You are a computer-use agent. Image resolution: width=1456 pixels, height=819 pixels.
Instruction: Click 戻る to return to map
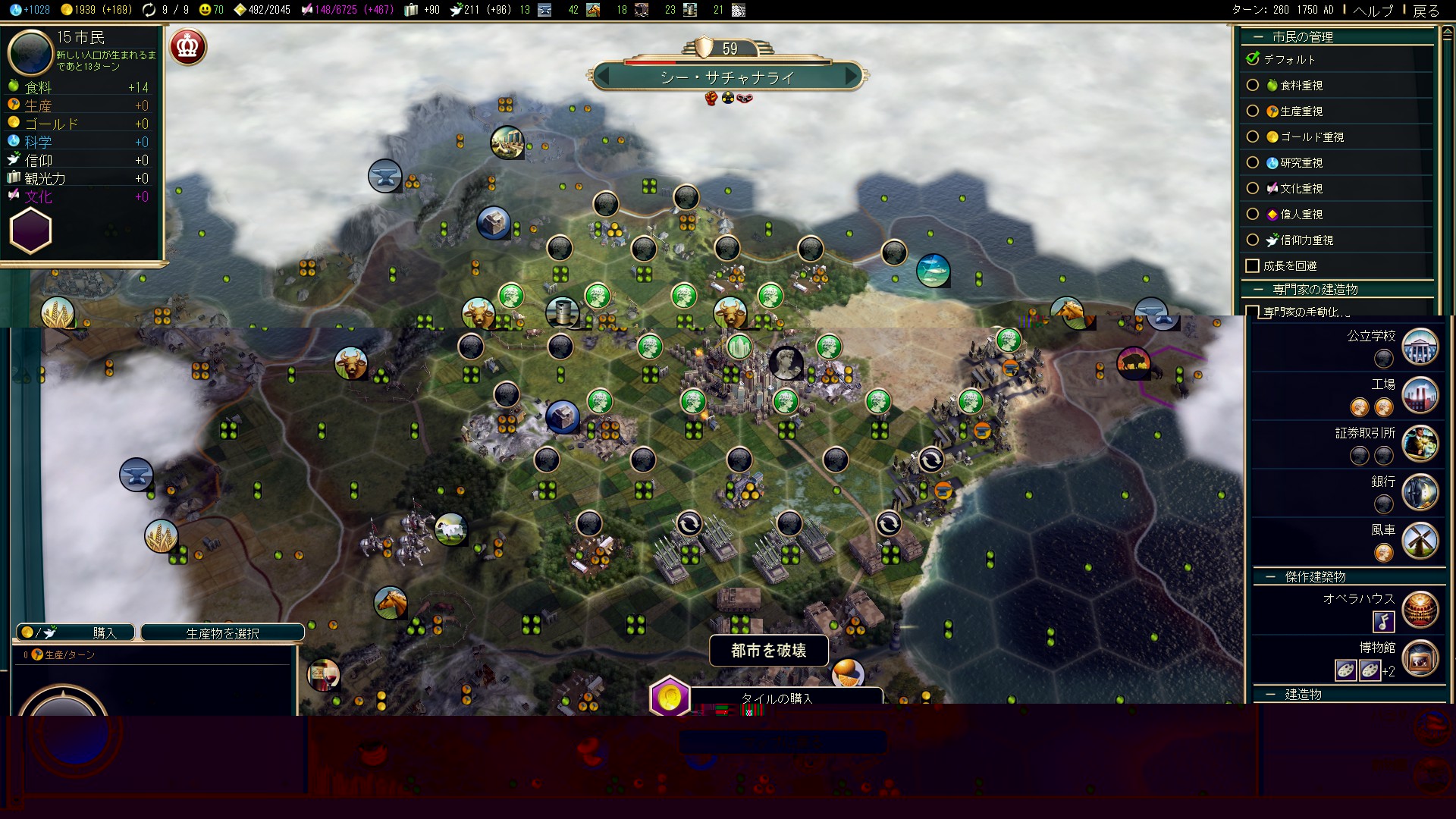pyautogui.click(x=1426, y=11)
